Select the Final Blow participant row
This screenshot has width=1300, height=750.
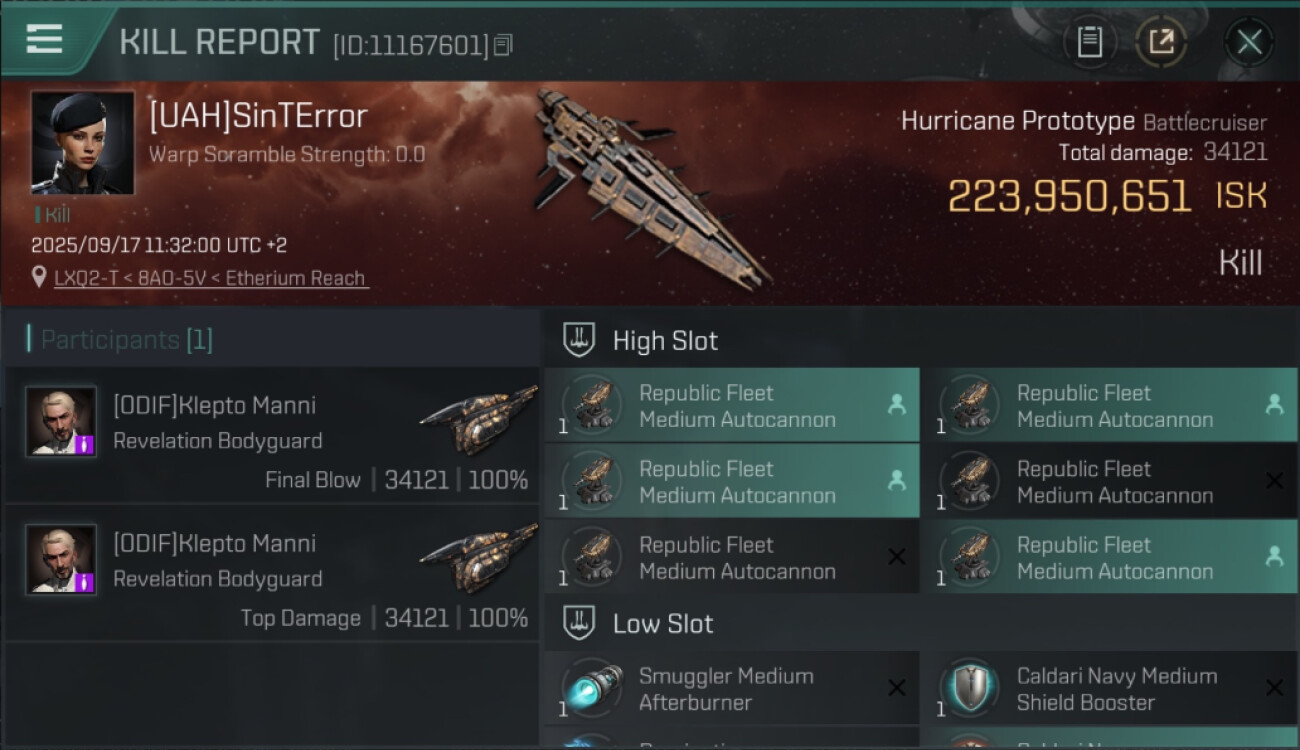point(272,435)
